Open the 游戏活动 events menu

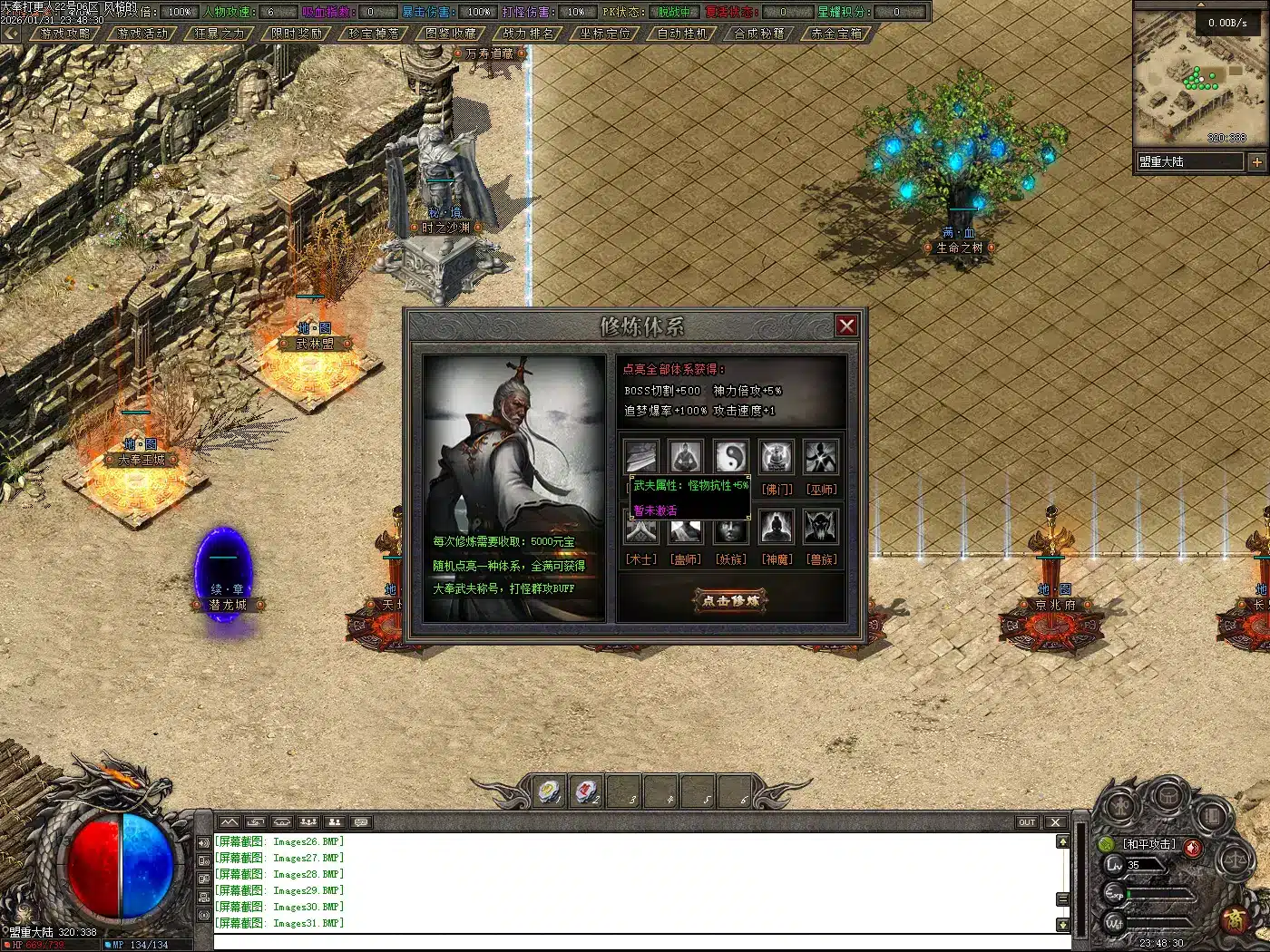(x=142, y=34)
